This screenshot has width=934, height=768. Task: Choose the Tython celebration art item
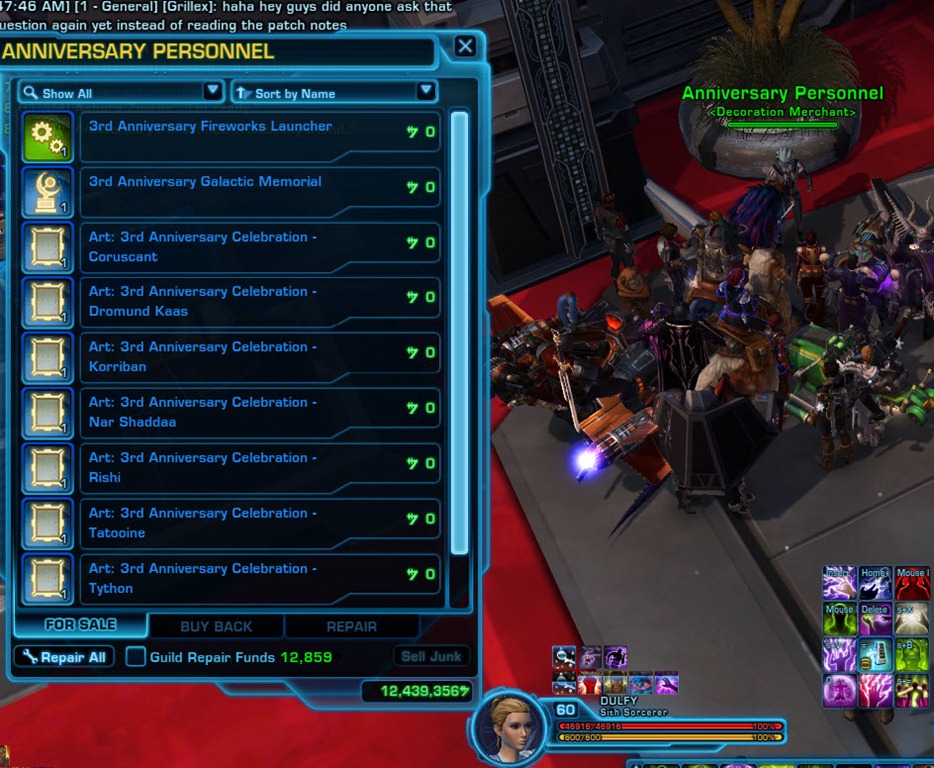[x=259, y=578]
